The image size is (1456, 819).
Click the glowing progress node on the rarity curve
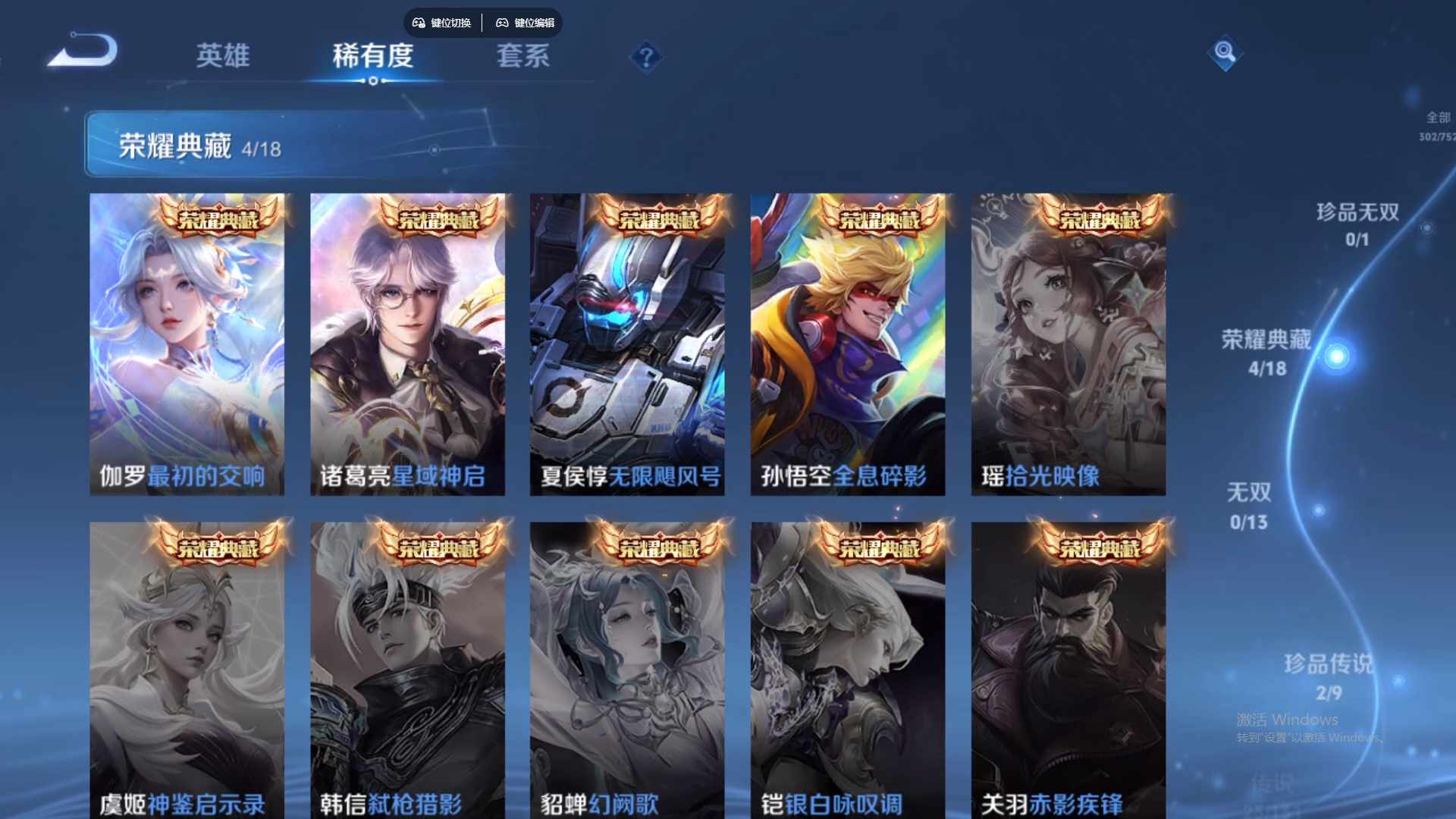pos(1335,355)
